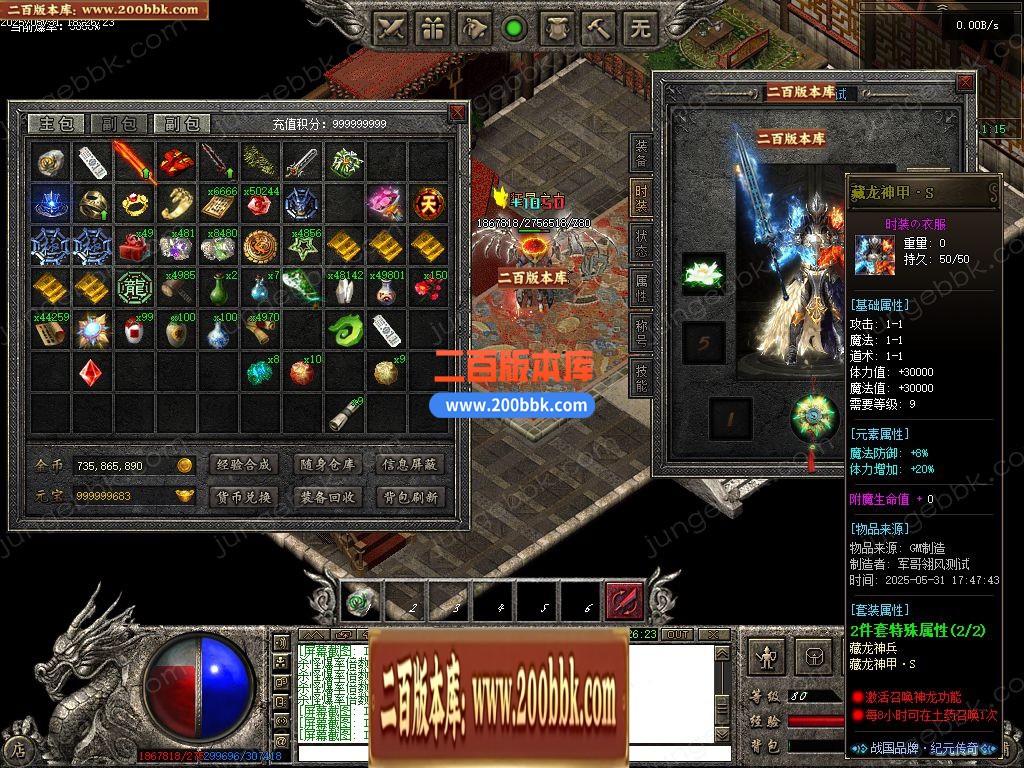Open the 货币兑换 currency exchange
1024x768 pixels.
241,497
